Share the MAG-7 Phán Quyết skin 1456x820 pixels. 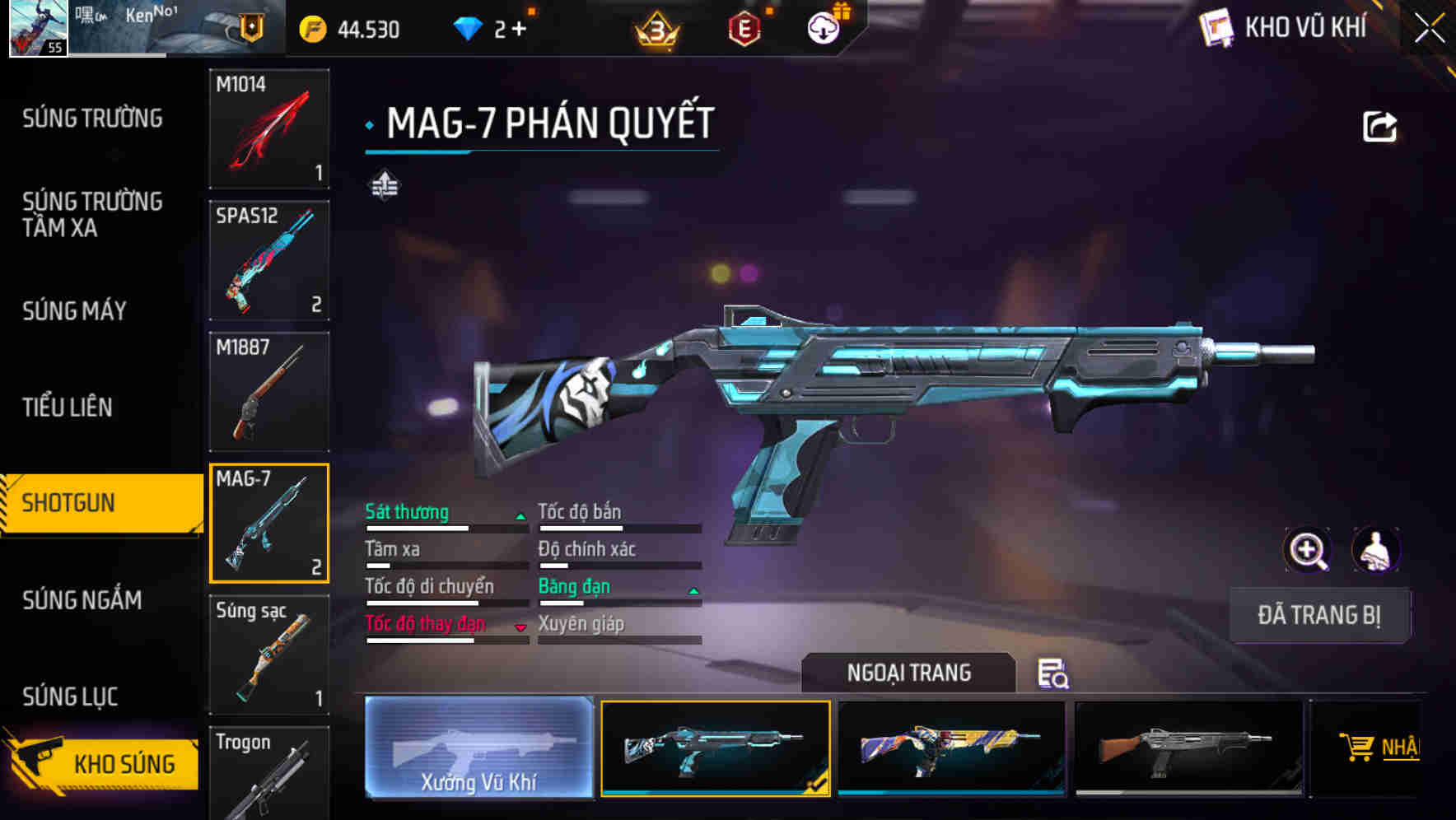[1379, 127]
